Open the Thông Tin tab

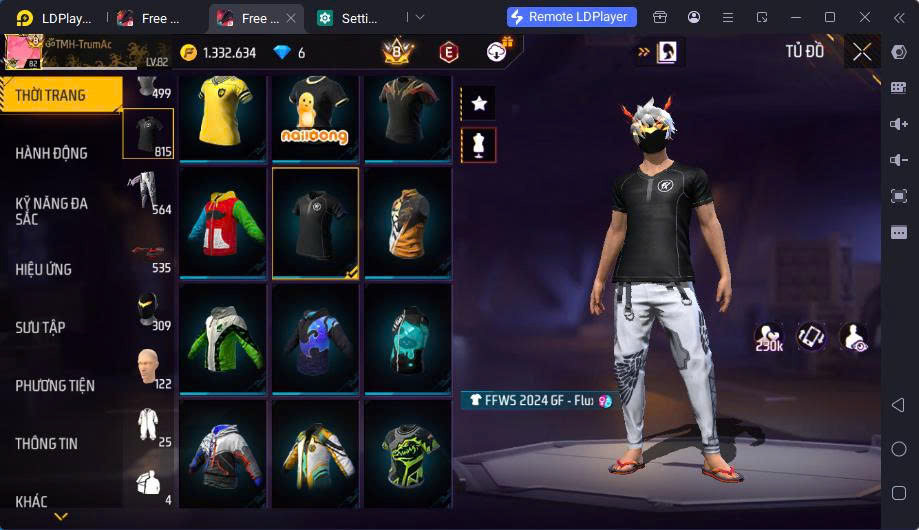(46, 443)
